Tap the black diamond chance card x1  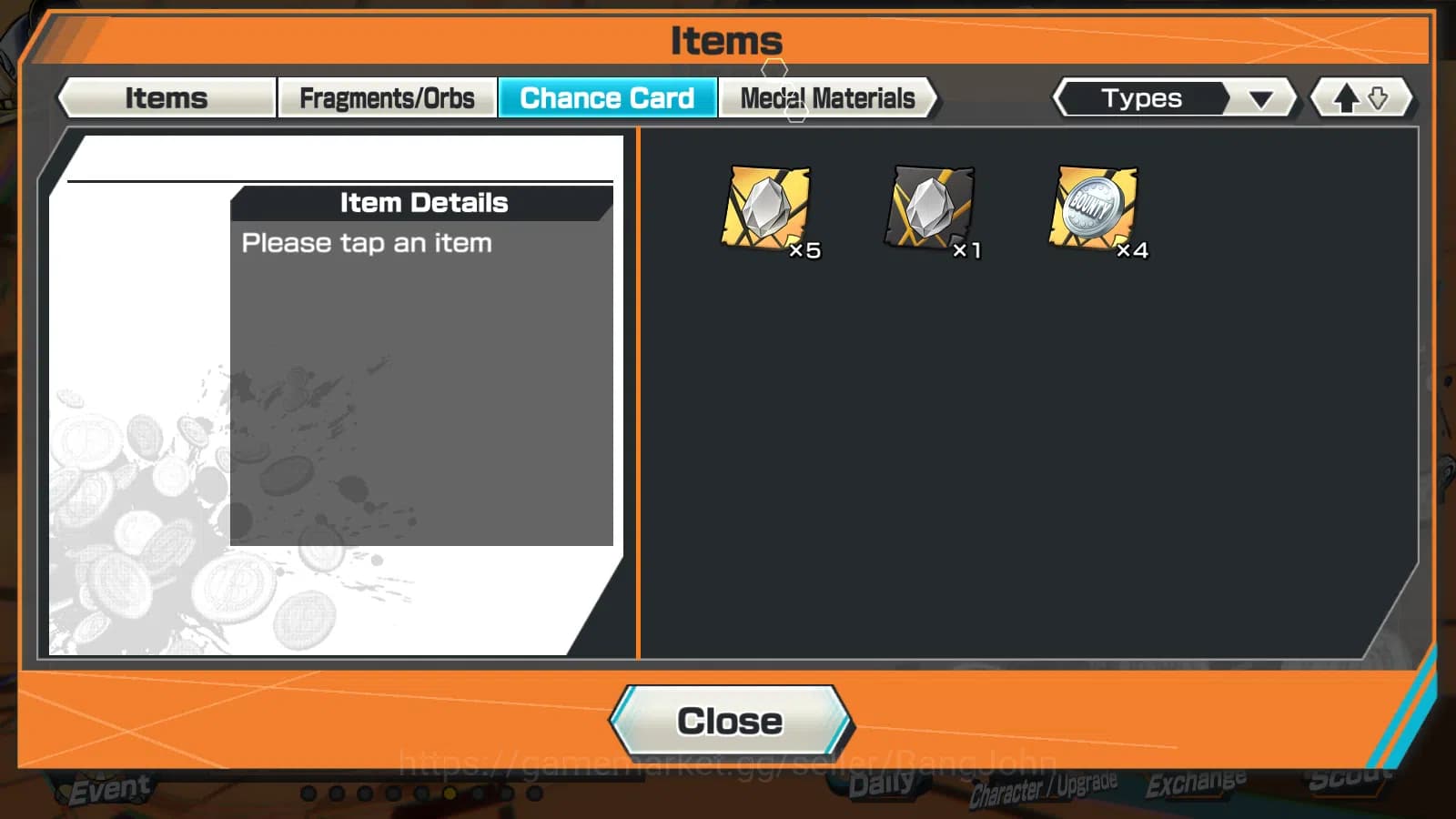pyautogui.click(x=930, y=209)
